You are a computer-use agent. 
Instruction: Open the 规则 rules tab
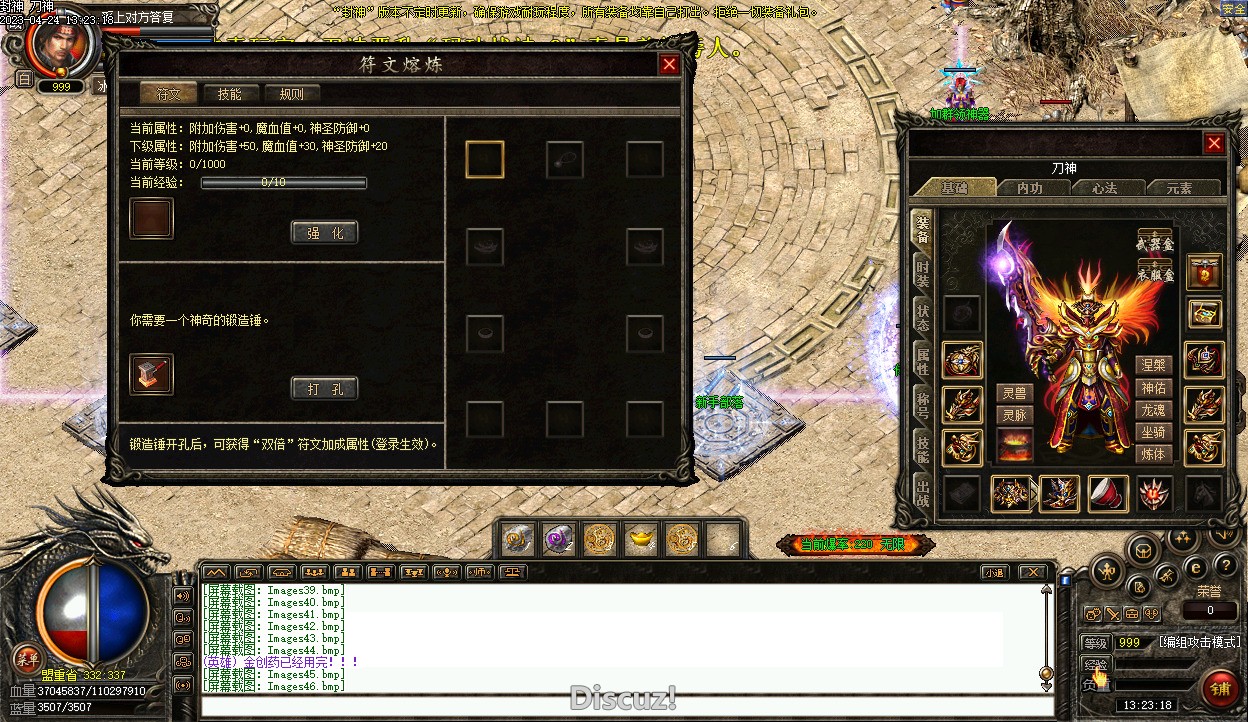(x=291, y=94)
